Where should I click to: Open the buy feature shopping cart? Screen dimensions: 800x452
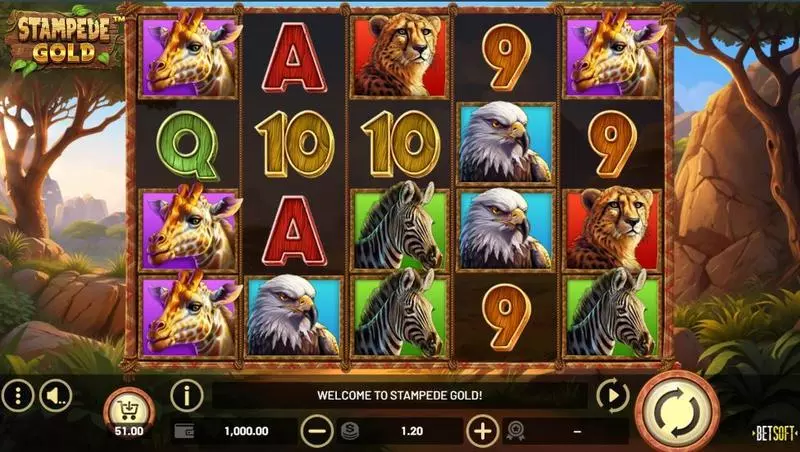tap(129, 408)
